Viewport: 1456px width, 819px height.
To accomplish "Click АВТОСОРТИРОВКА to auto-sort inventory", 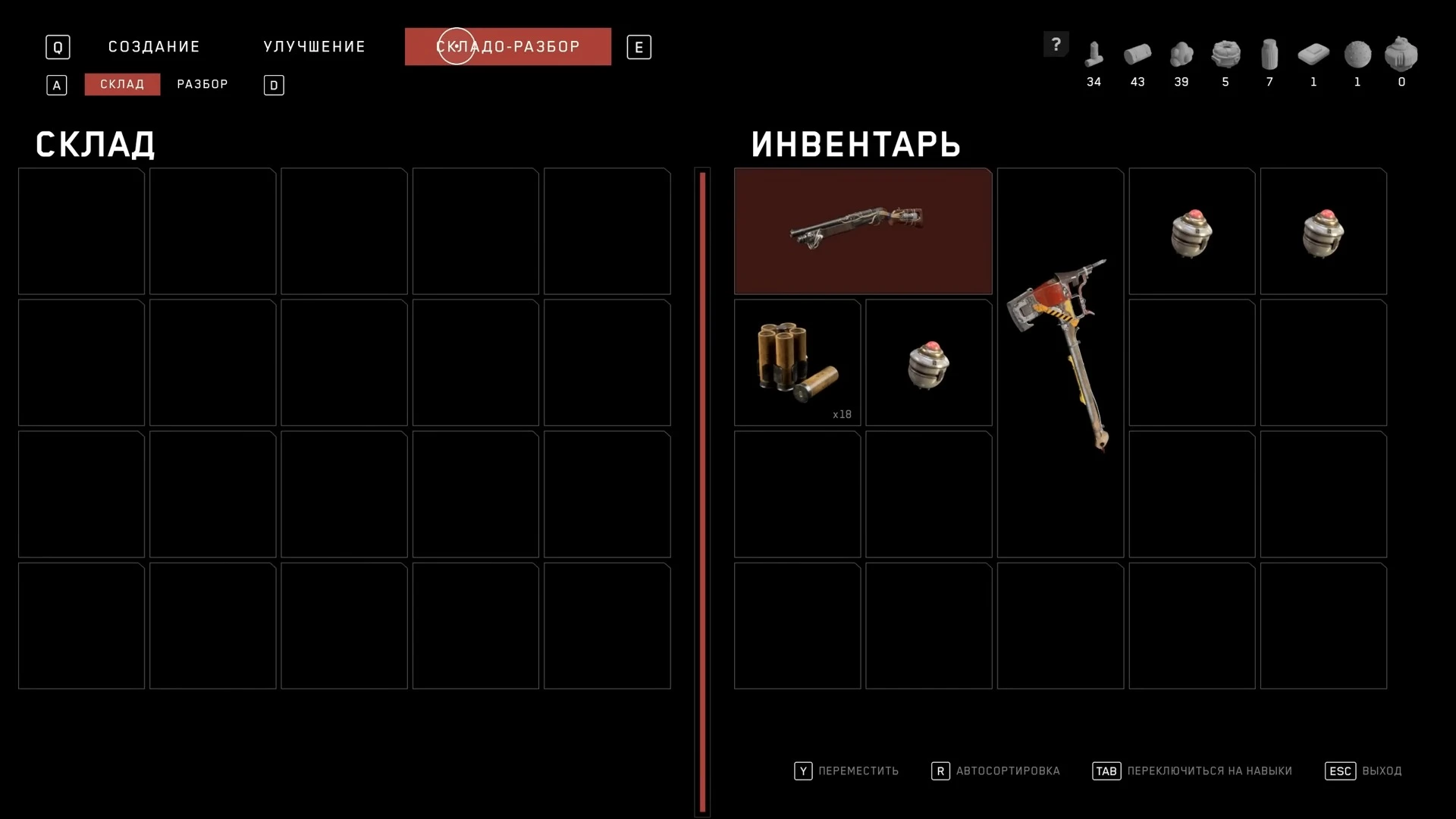I will pyautogui.click(x=1009, y=770).
